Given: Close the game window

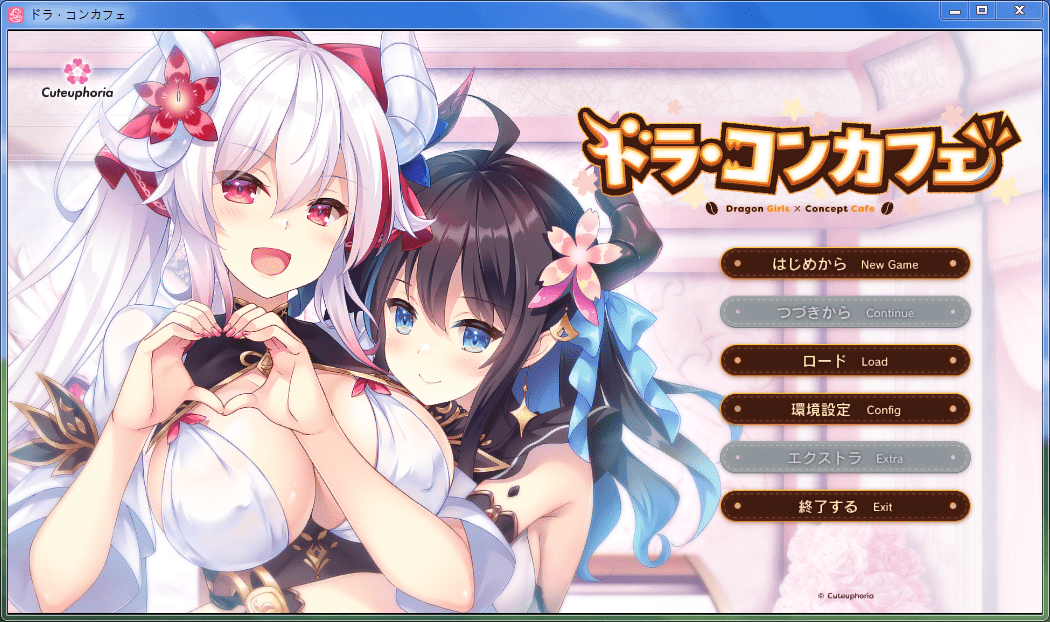Looking at the screenshot, I should tap(1019, 10).
